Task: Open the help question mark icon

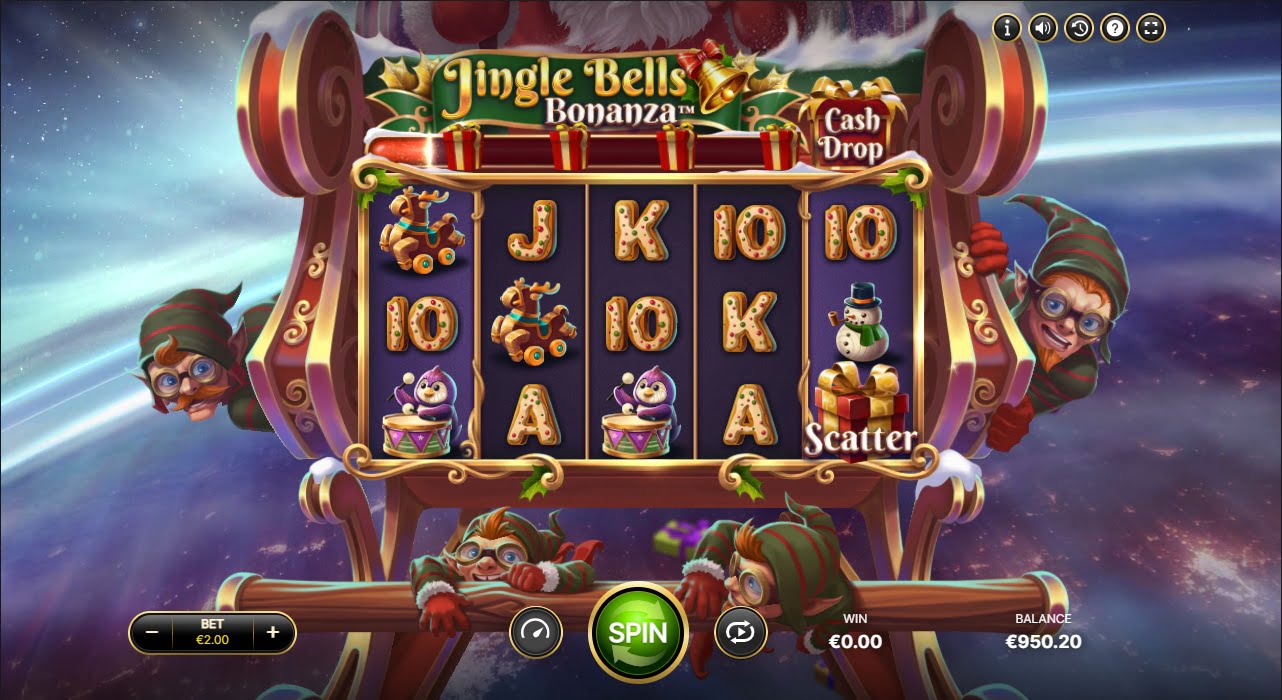Action: 1115,28
